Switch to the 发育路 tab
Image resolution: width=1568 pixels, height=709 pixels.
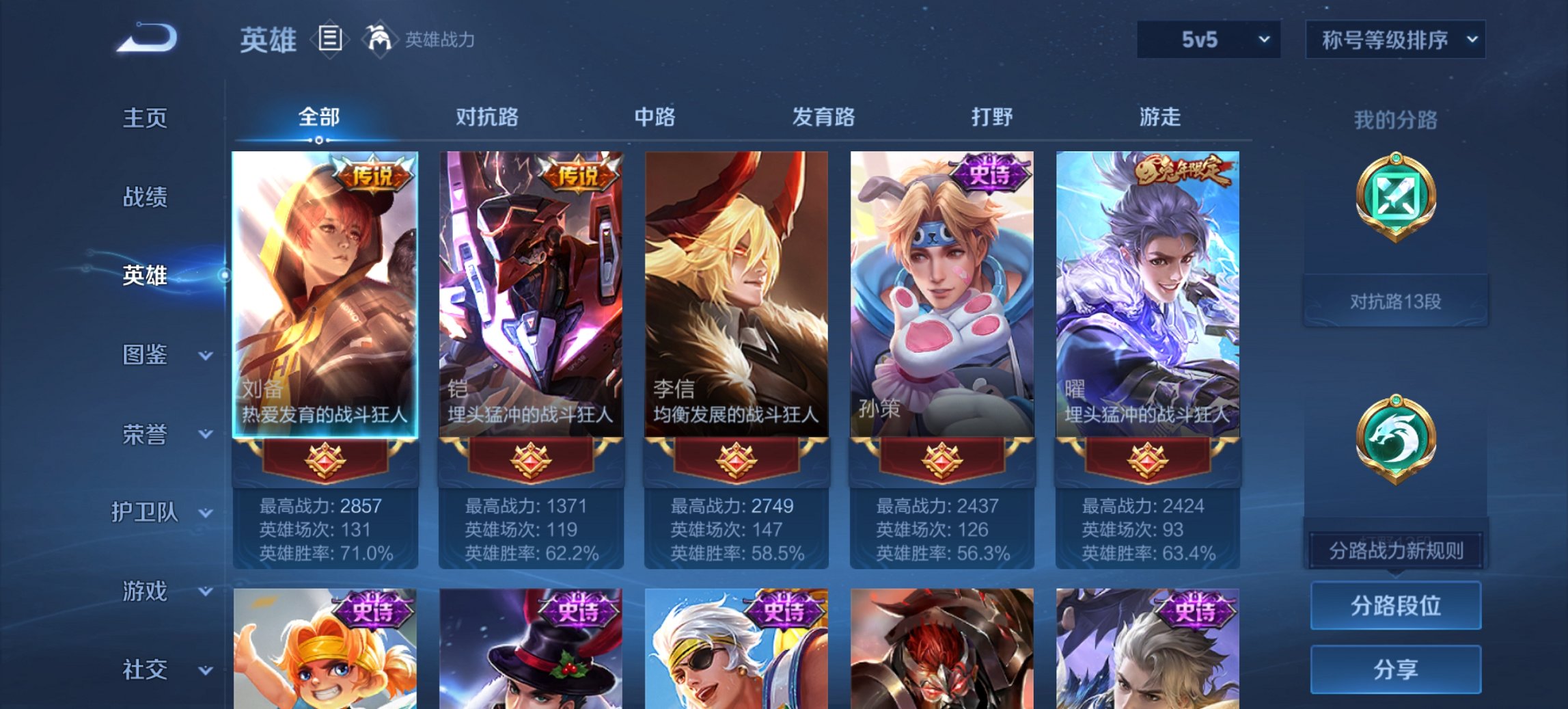(823, 118)
